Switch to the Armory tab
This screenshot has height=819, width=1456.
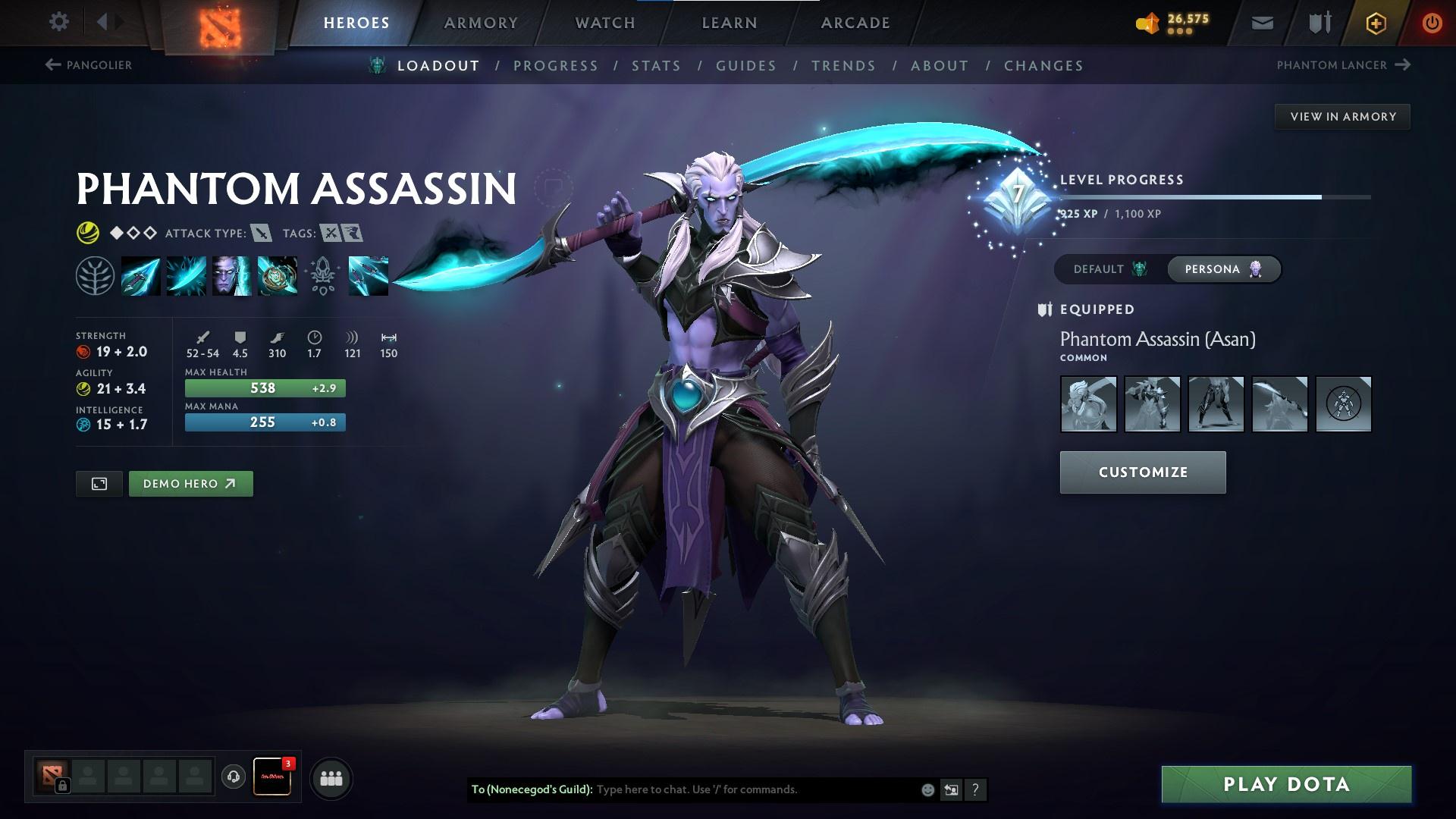(481, 22)
